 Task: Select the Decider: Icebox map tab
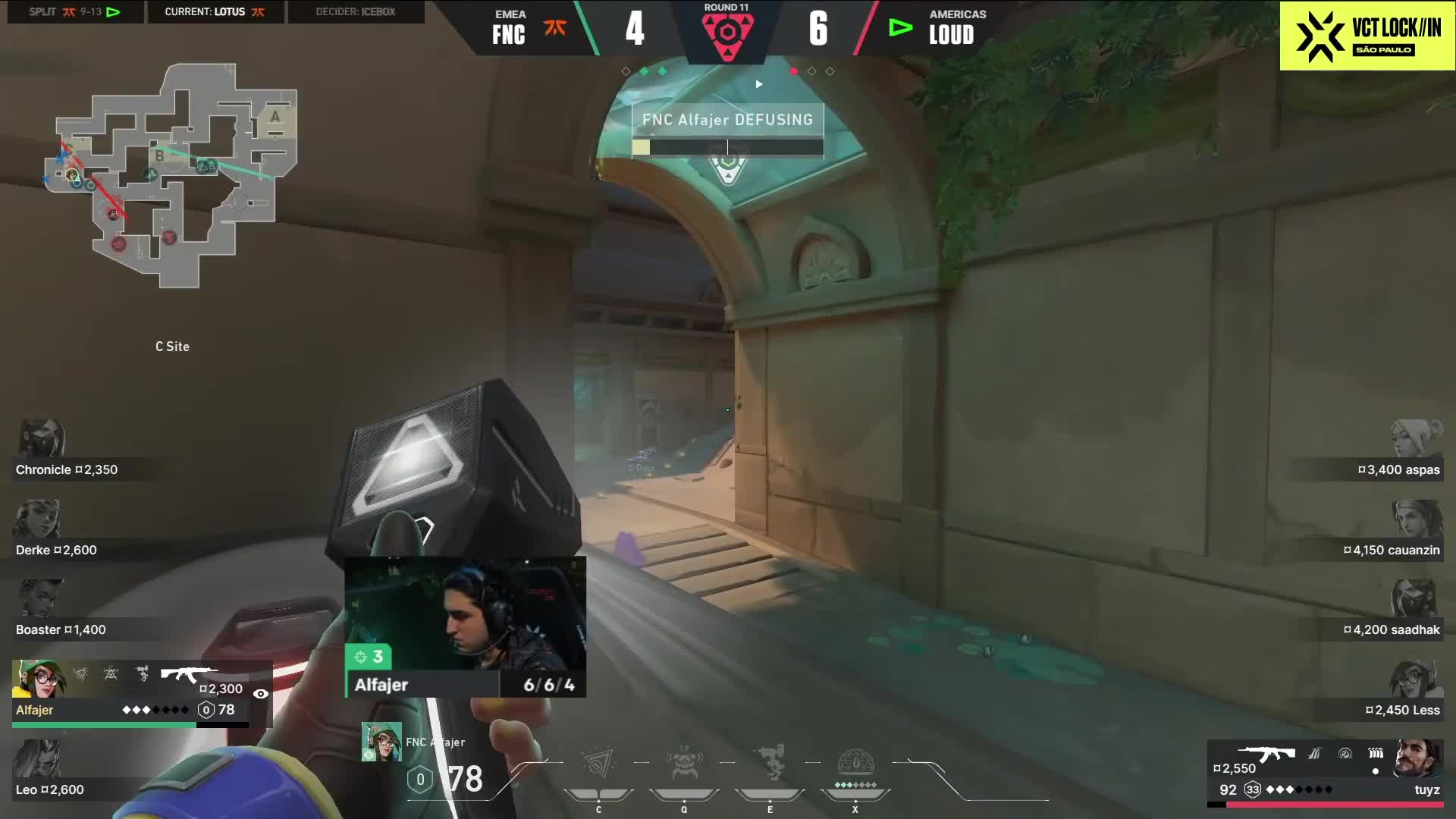[x=356, y=12]
